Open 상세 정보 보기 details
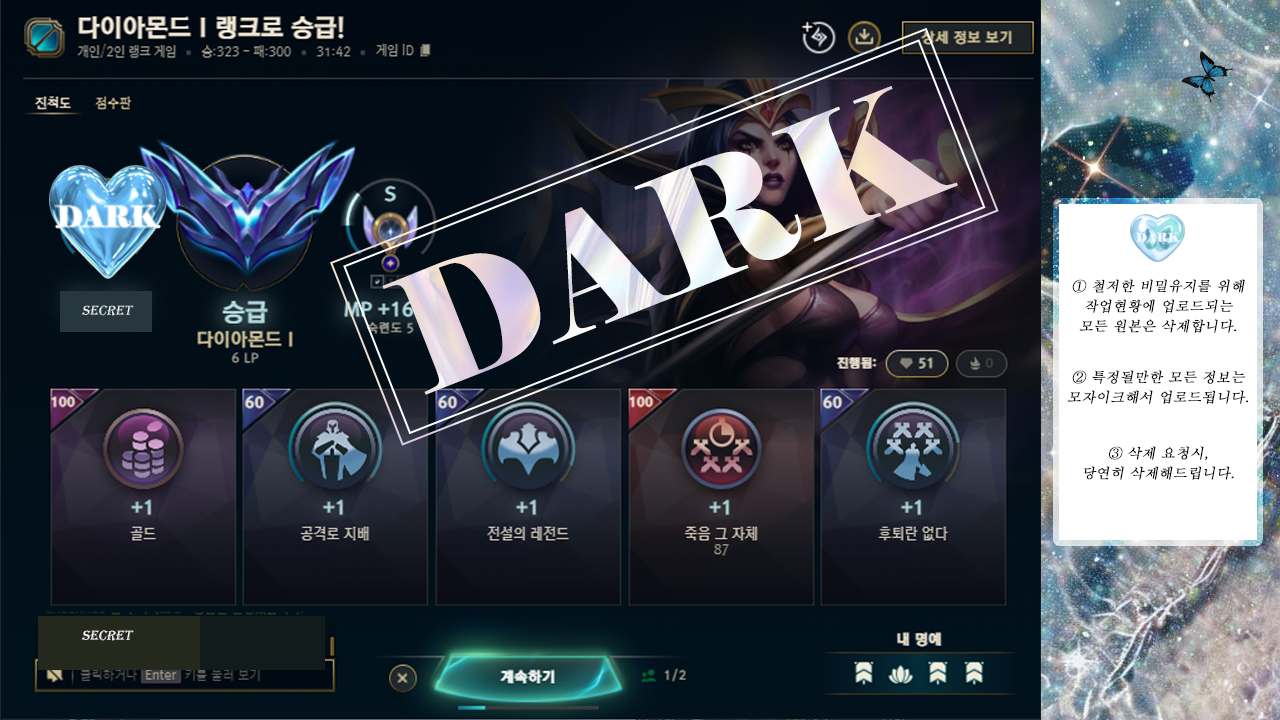1280x720 pixels. (967, 37)
